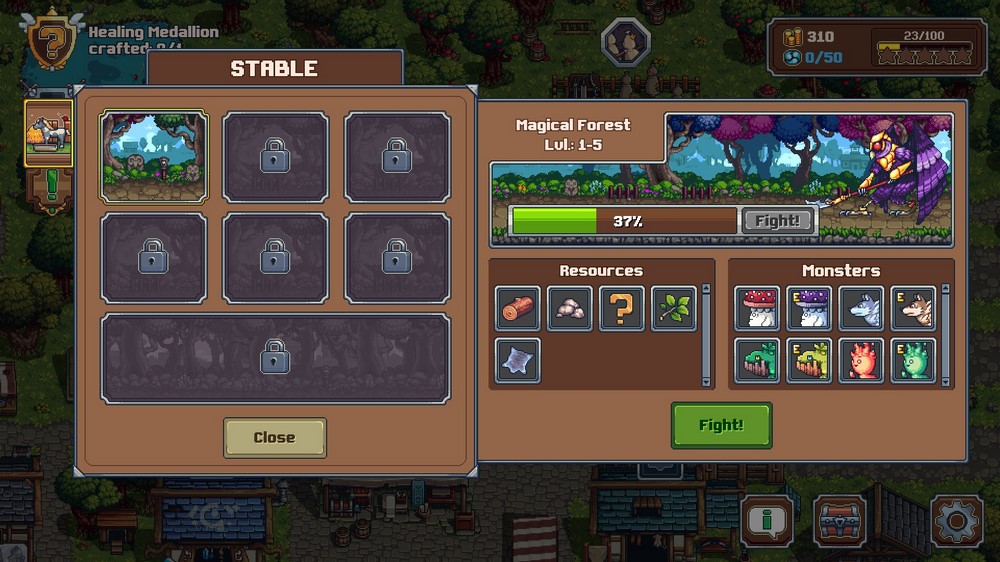Select the gray hide resource
1000x562 pixels.
[518, 360]
